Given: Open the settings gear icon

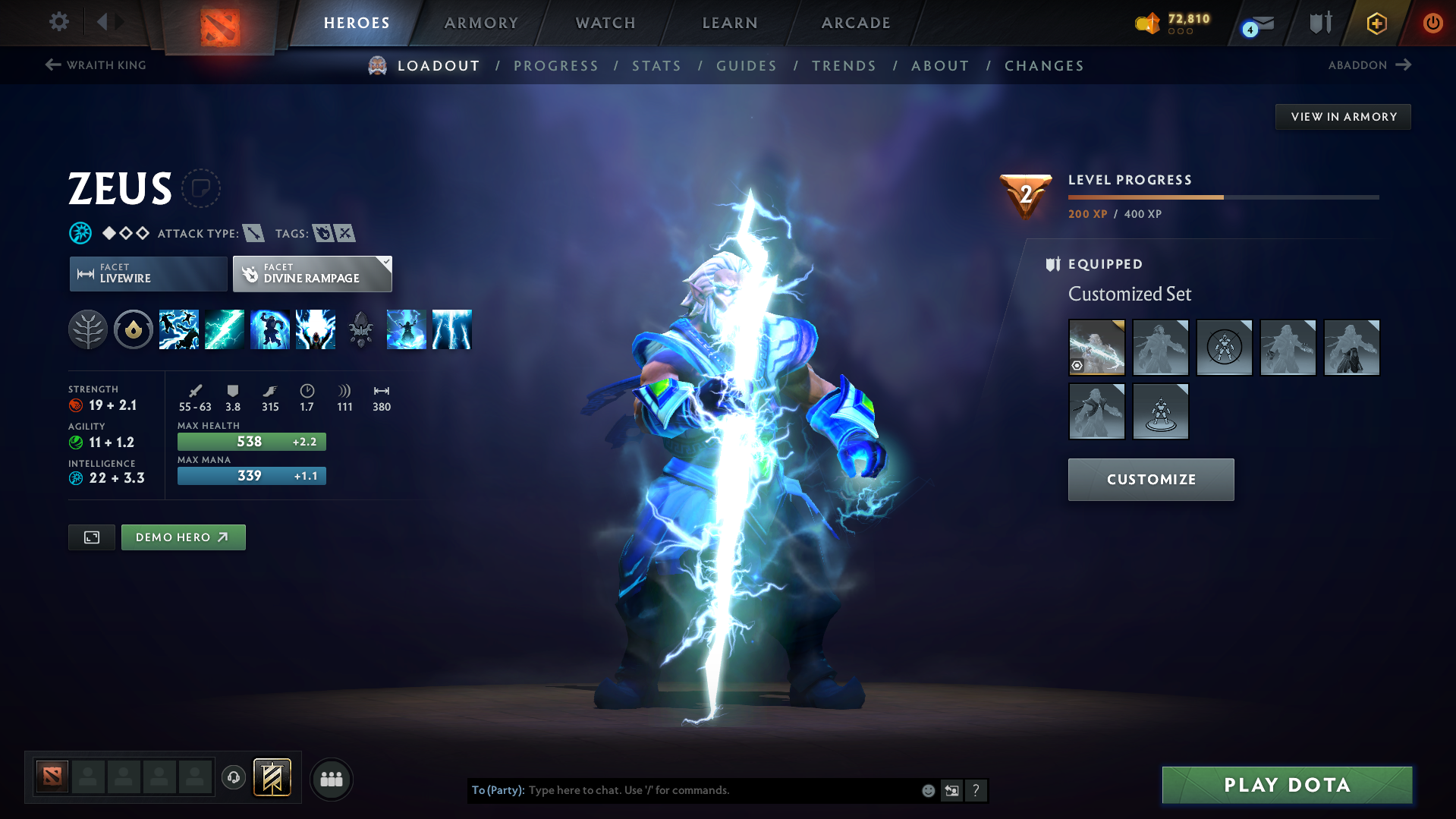Looking at the screenshot, I should (x=58, y=22).
